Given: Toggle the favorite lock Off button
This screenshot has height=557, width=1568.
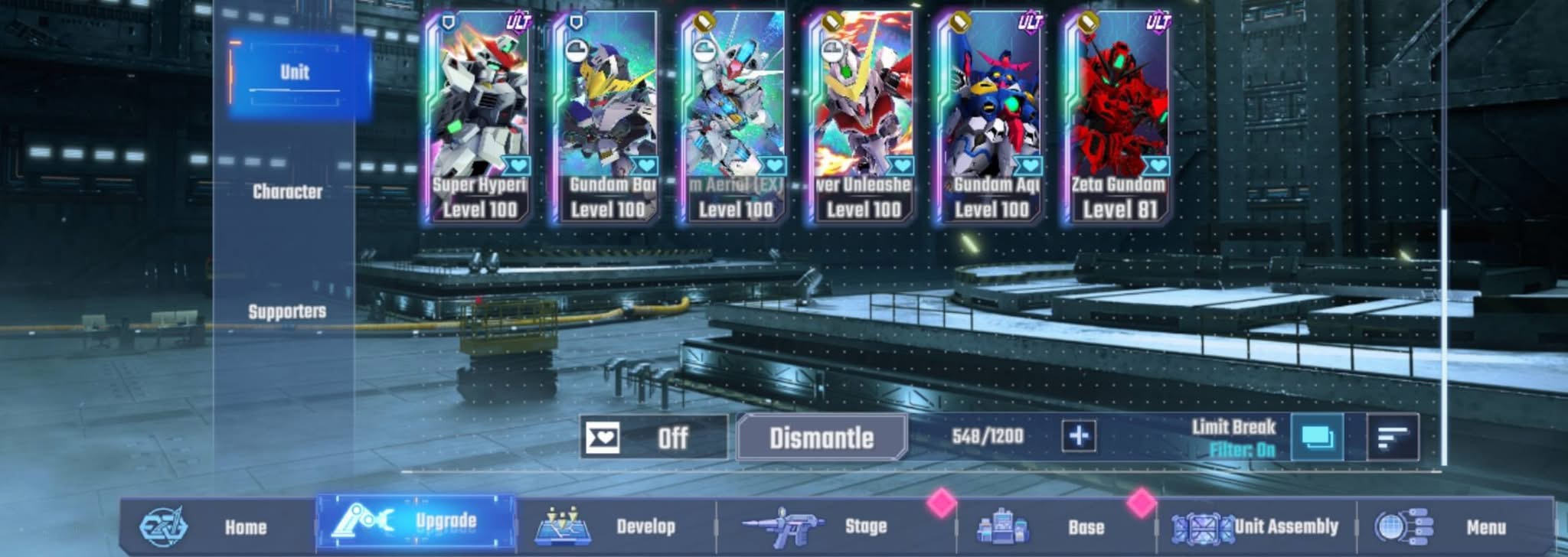Looking at the screenshot, I should coord(653,438).
